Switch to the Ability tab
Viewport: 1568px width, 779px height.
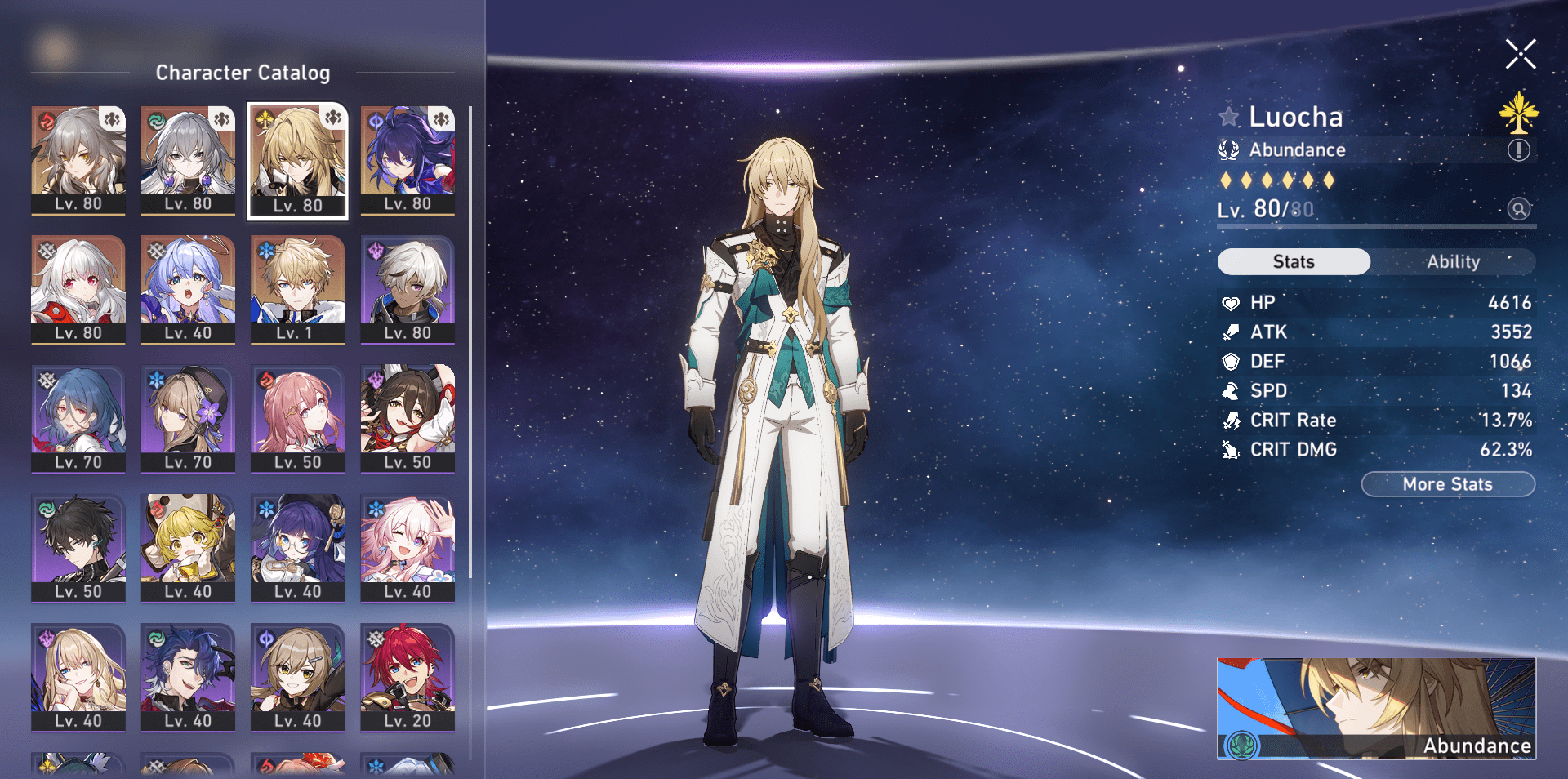(x=1454, y=261)
